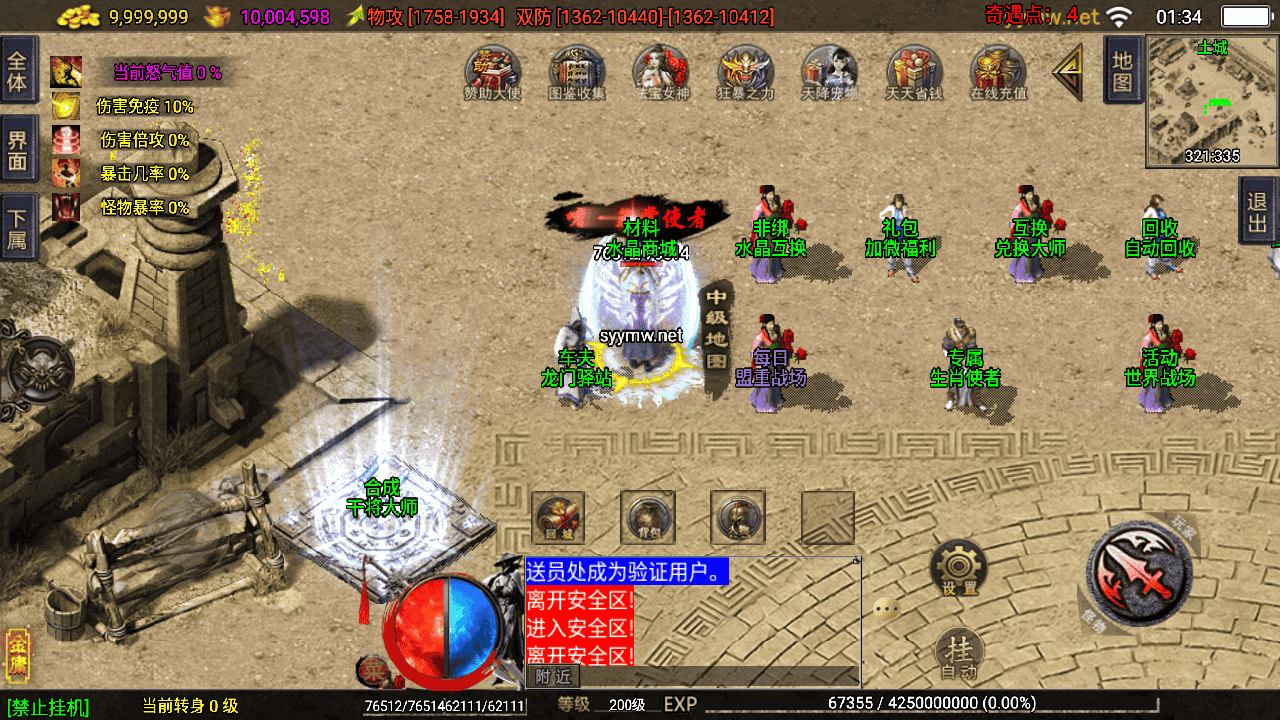Activate the 狂暴之力 icon
The height and width of the screenshot is (720, 1280).
[746, 72]
